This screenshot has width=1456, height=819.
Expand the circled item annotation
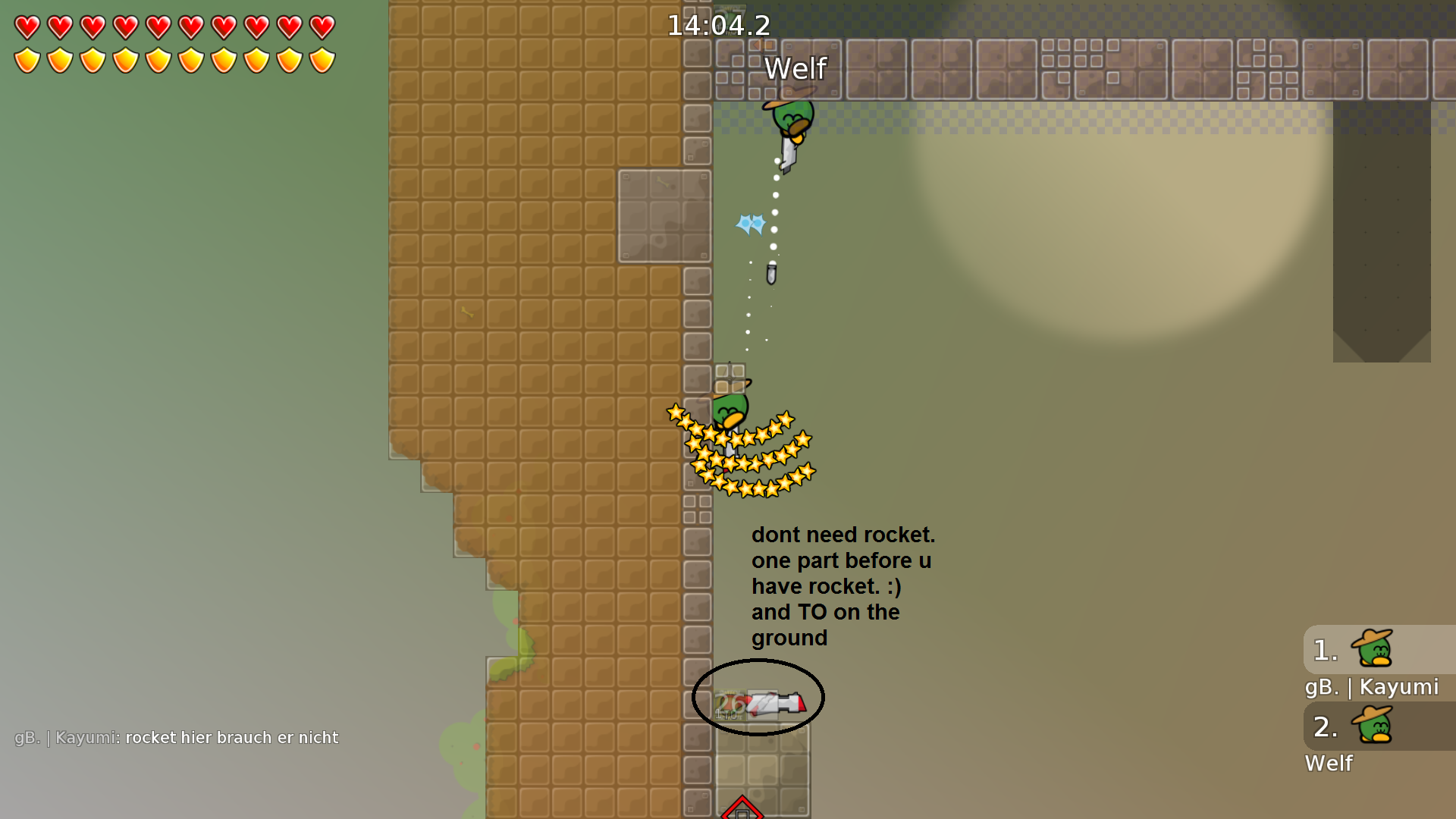pyautogui.click(x=758, y=698)
